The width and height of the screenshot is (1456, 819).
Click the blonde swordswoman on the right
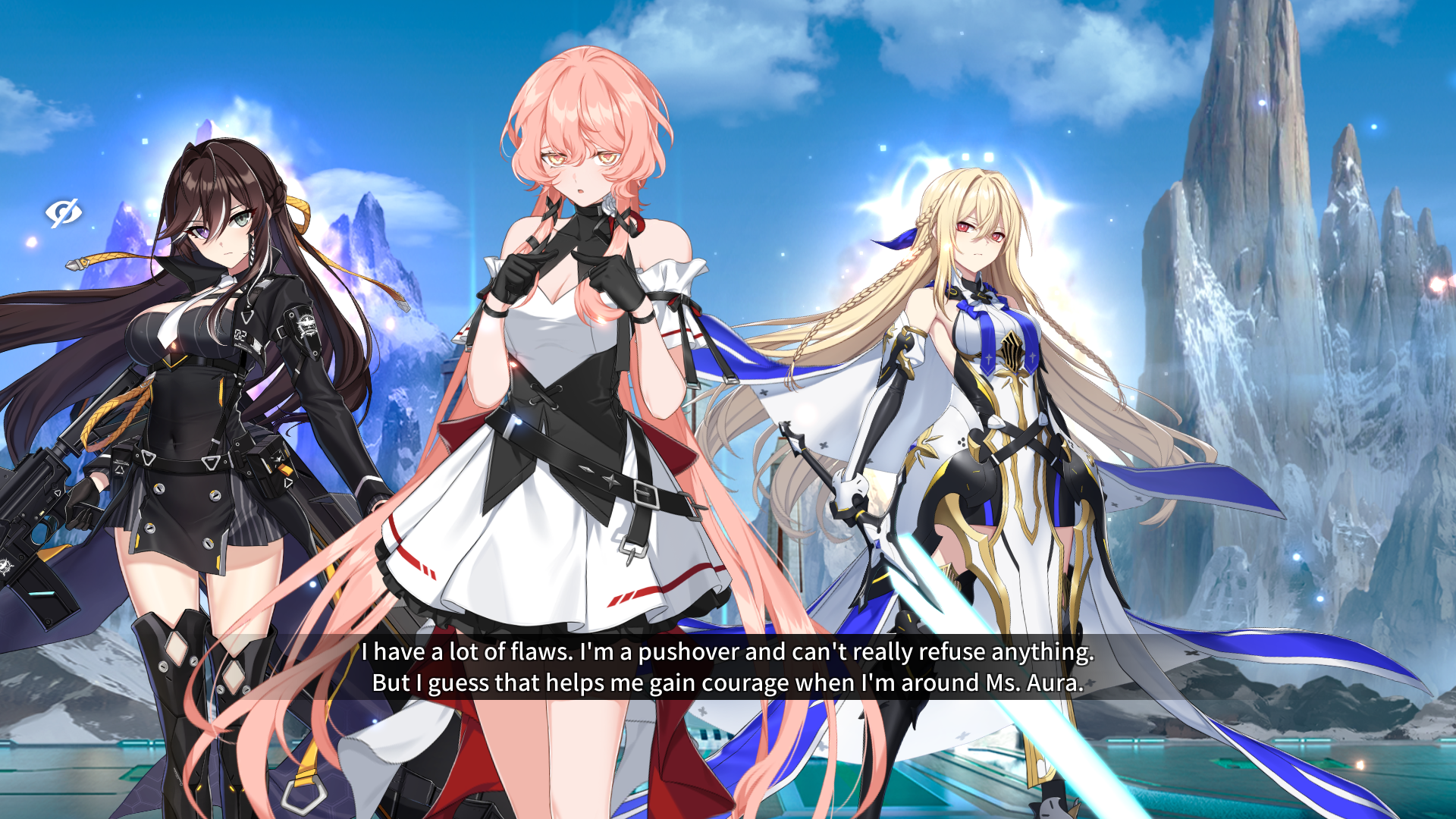[x=978, y=379]
